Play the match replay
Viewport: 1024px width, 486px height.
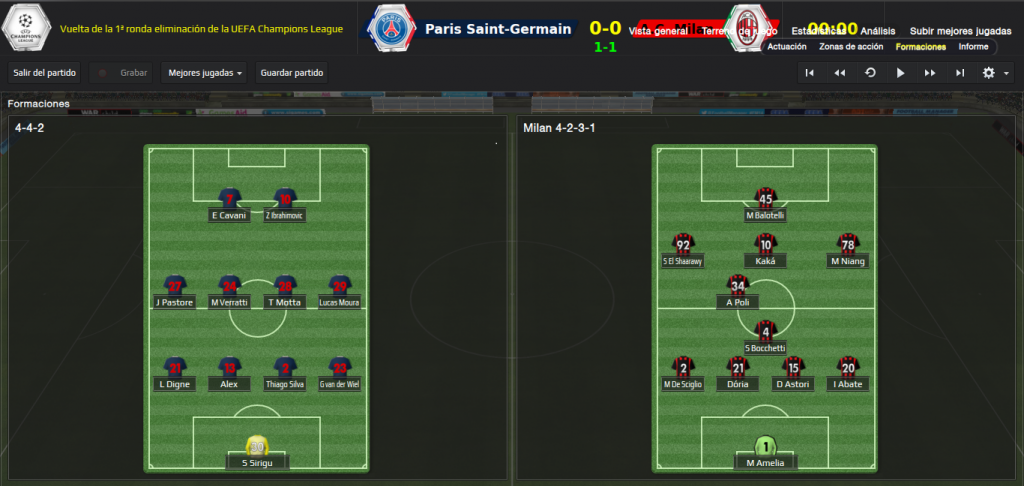[900, 72]
